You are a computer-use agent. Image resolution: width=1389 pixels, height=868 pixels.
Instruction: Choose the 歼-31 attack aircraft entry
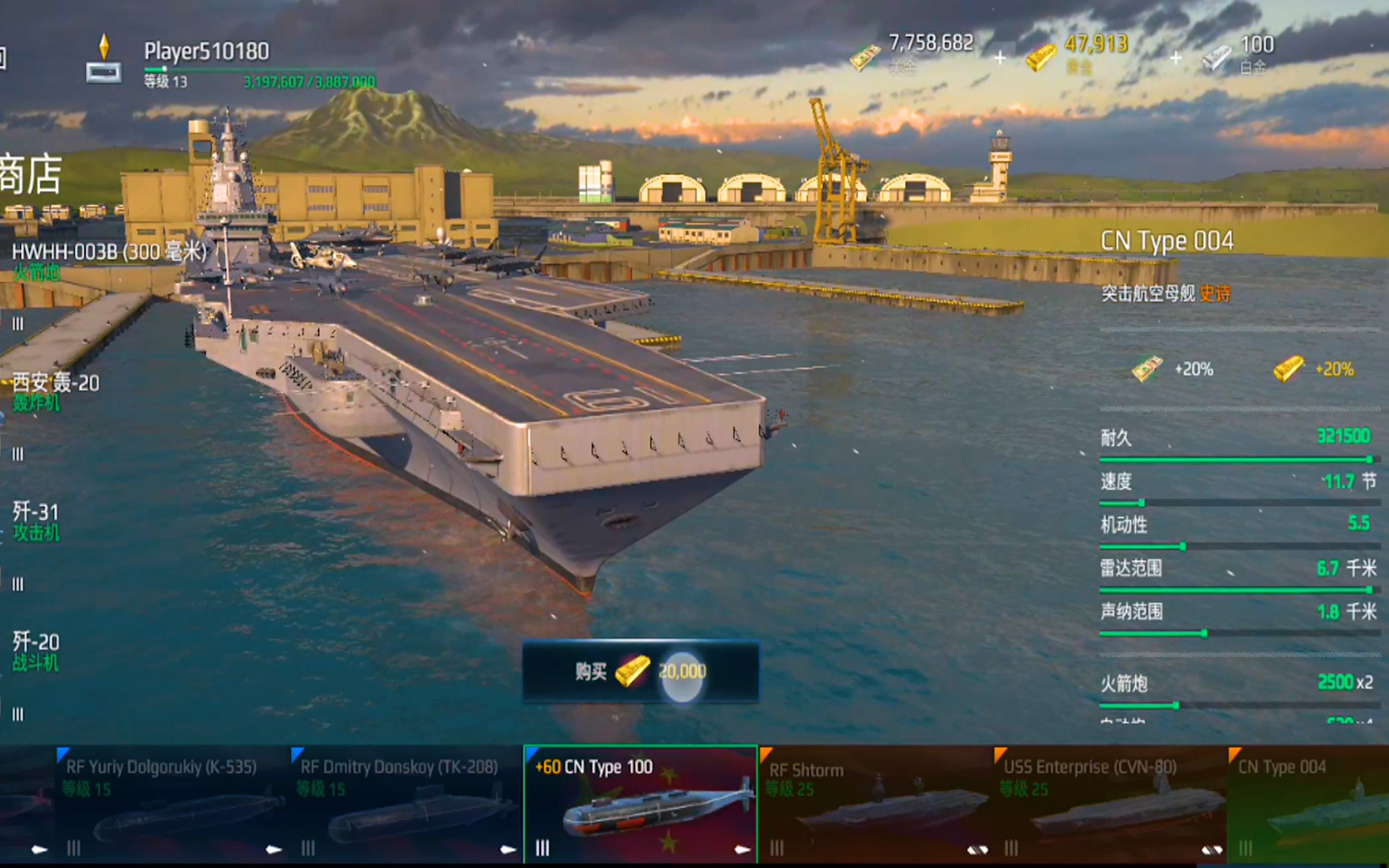click(x=35, y=521)
